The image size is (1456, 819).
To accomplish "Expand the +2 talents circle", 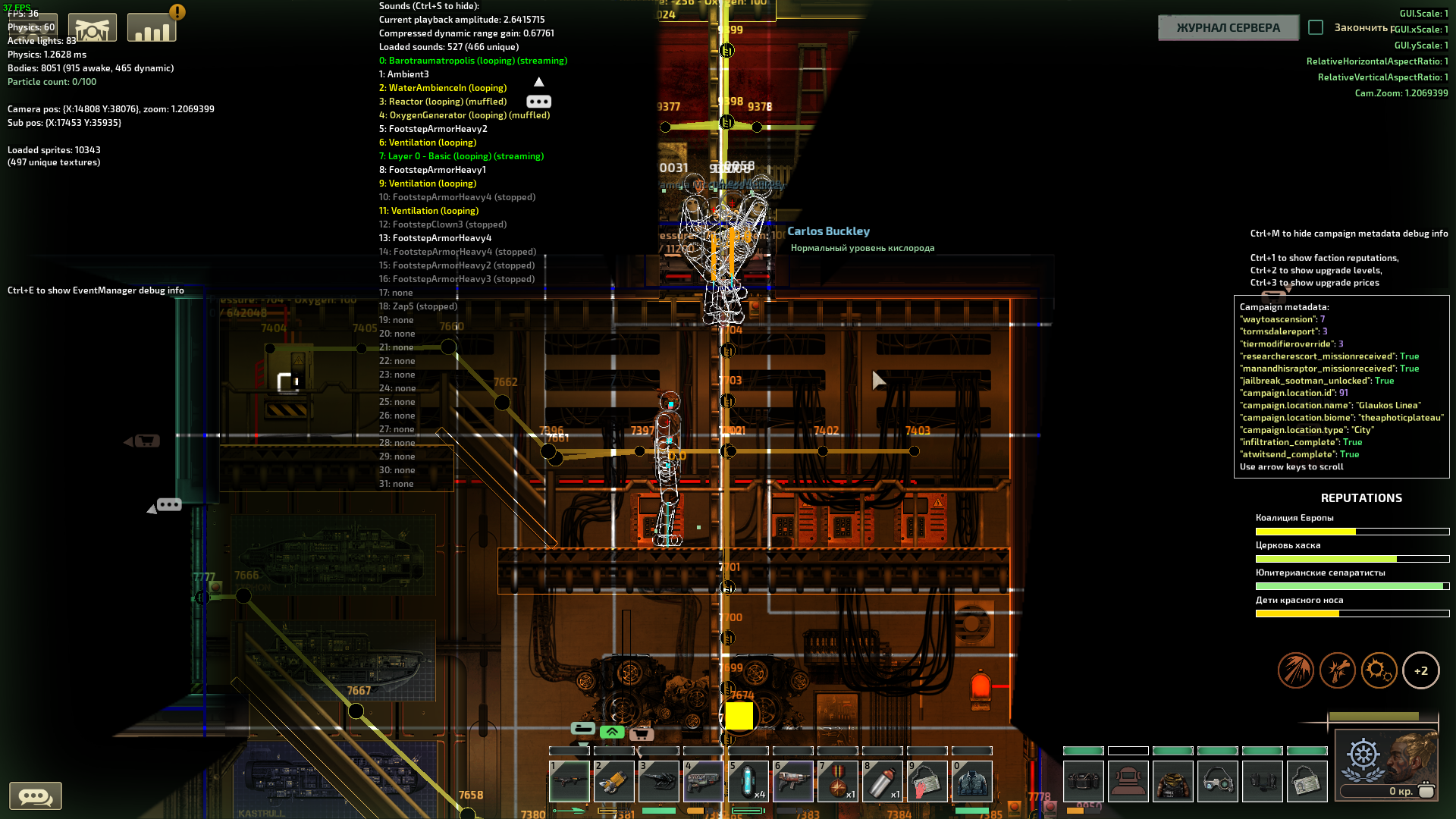I will [1422, 670].
